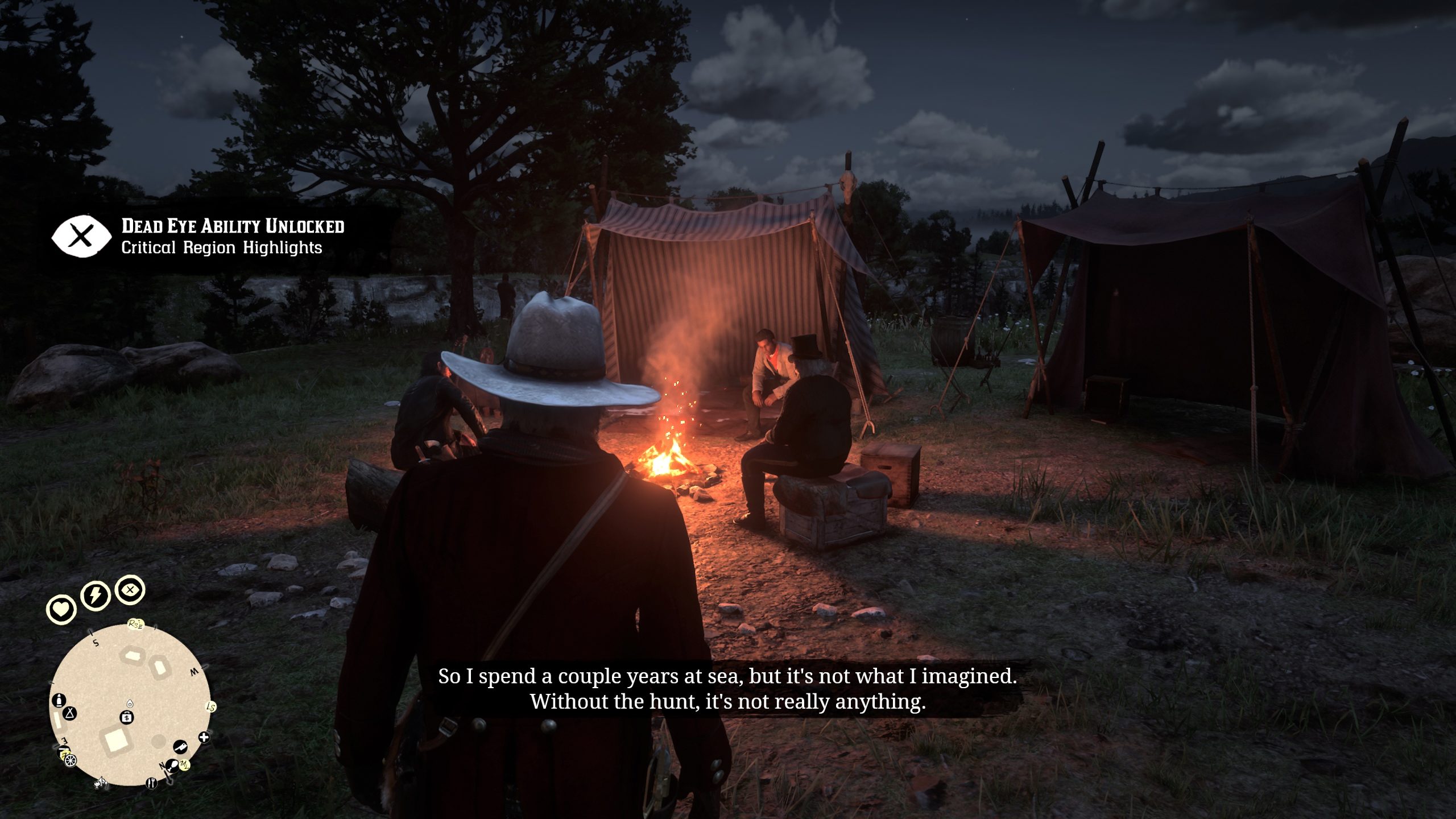This screenshot has width=1456, height=819.
Task: Click the tent marker on the minimap
Action: click(x=70, y=713)
